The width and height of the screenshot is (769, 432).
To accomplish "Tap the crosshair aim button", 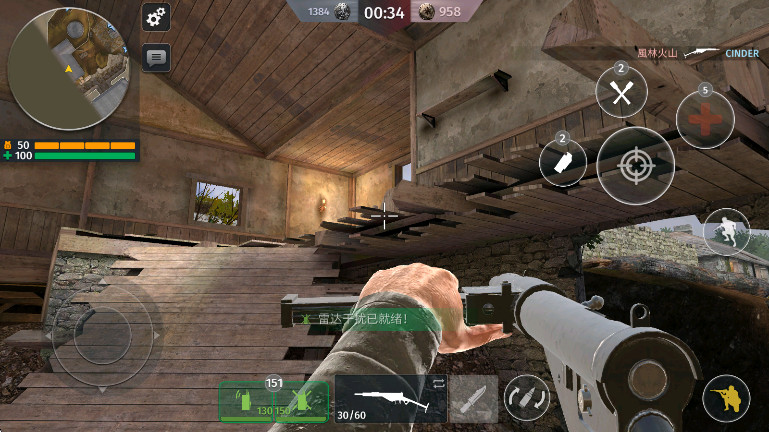I will (x=635, y=166).
